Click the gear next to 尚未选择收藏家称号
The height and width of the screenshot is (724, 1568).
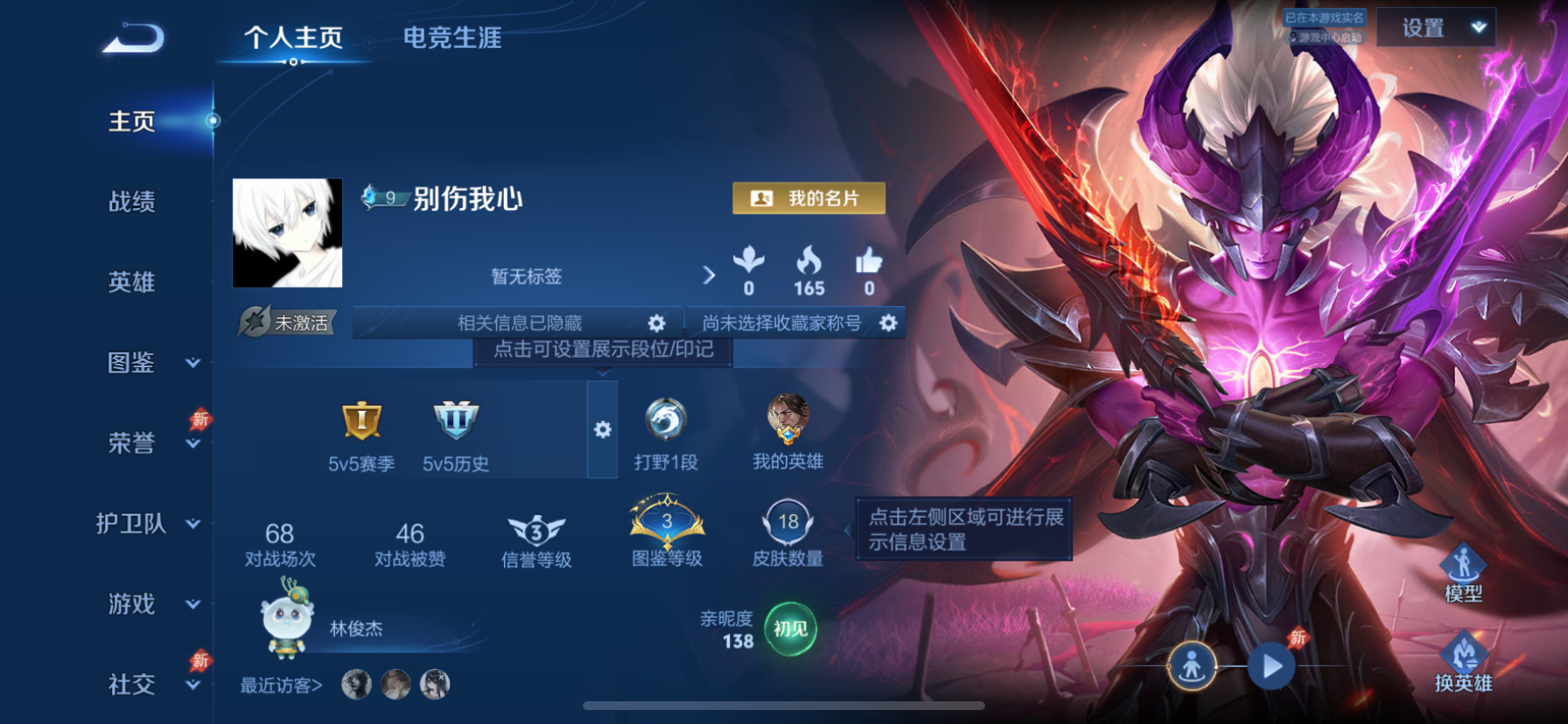(887, 323)
